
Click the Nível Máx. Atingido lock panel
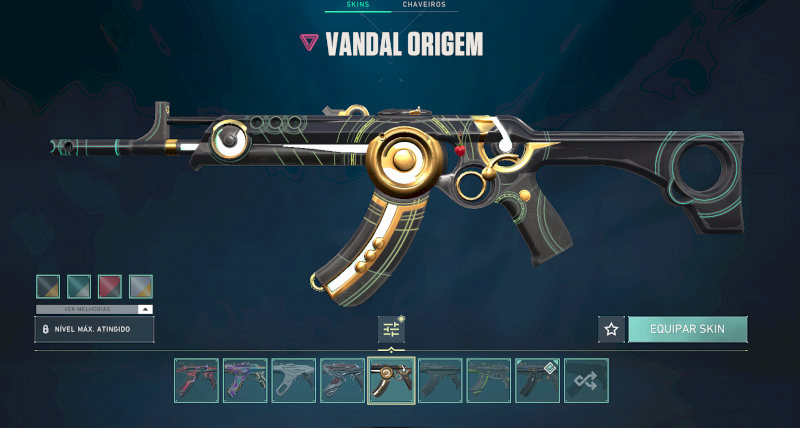[94, 329]
